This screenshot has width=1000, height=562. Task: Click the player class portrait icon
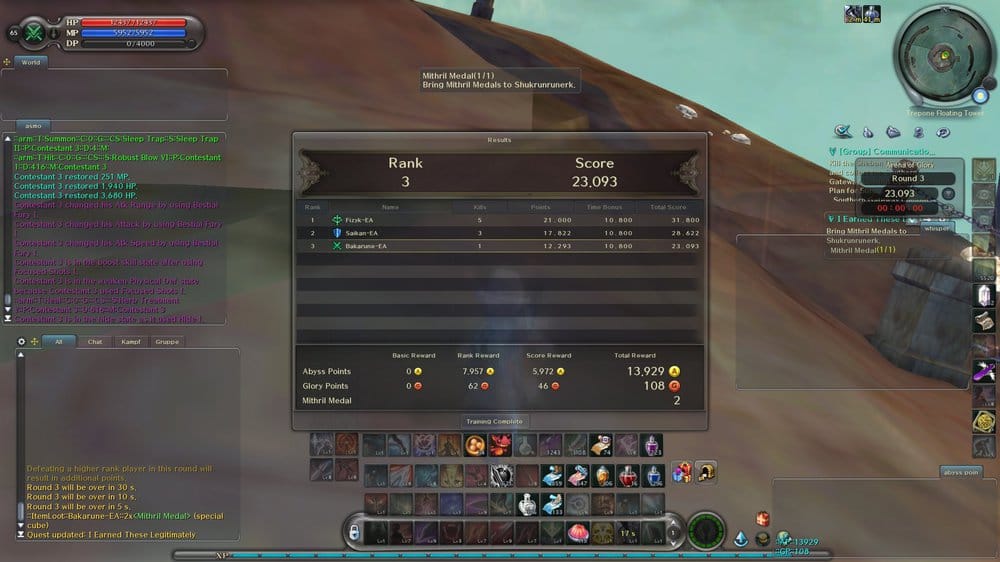coord(36,32)
